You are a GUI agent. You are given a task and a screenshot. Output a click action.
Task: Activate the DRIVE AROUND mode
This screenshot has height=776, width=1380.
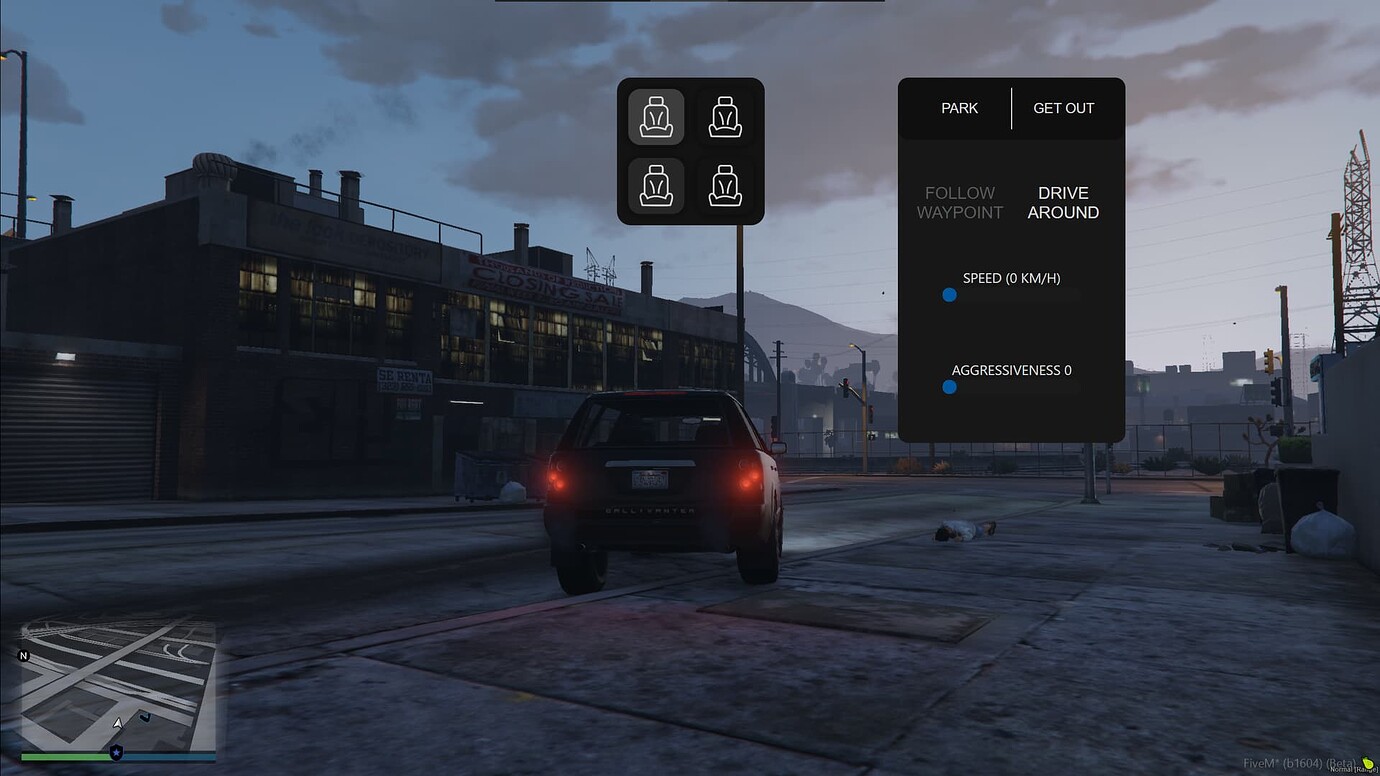pos(1063,202)
